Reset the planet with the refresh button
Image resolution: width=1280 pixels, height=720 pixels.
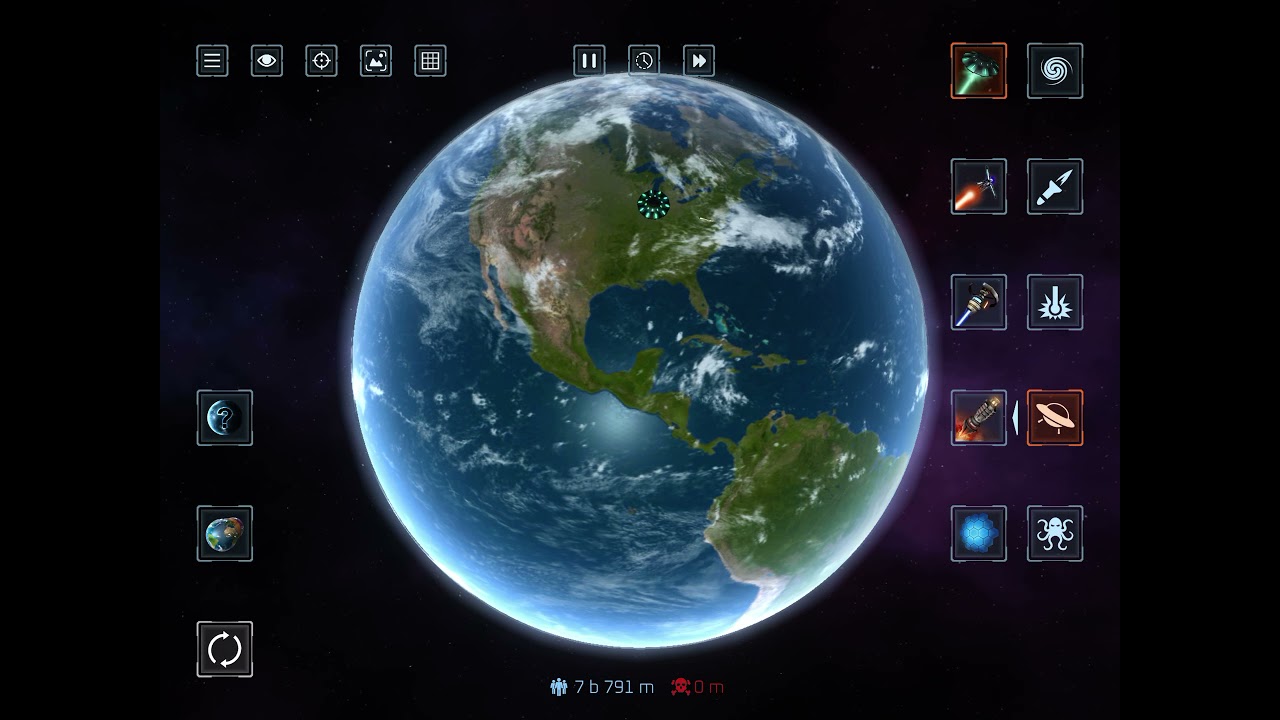click(225, 650)
